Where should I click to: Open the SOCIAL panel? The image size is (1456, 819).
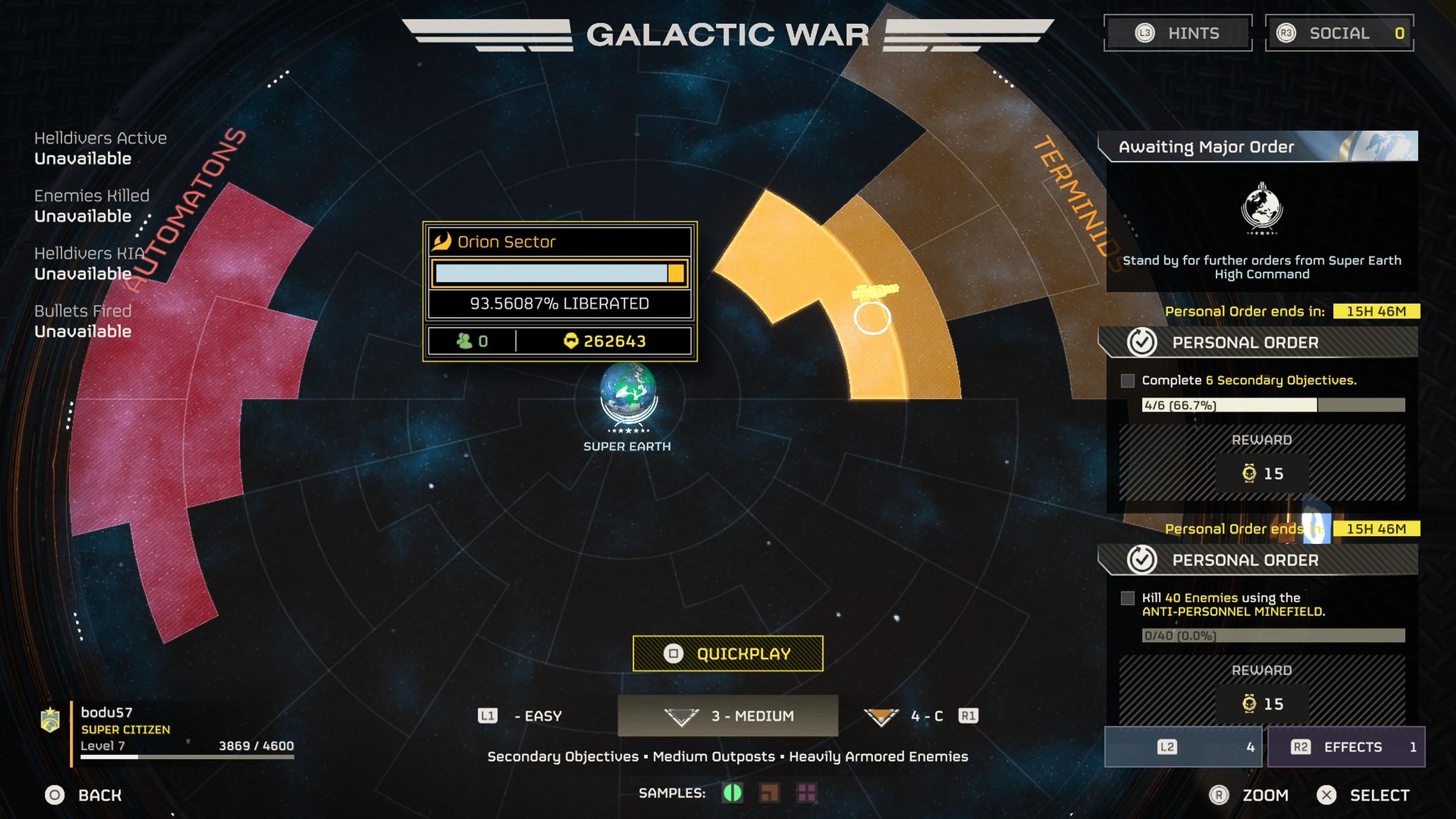click(1339, 33)
